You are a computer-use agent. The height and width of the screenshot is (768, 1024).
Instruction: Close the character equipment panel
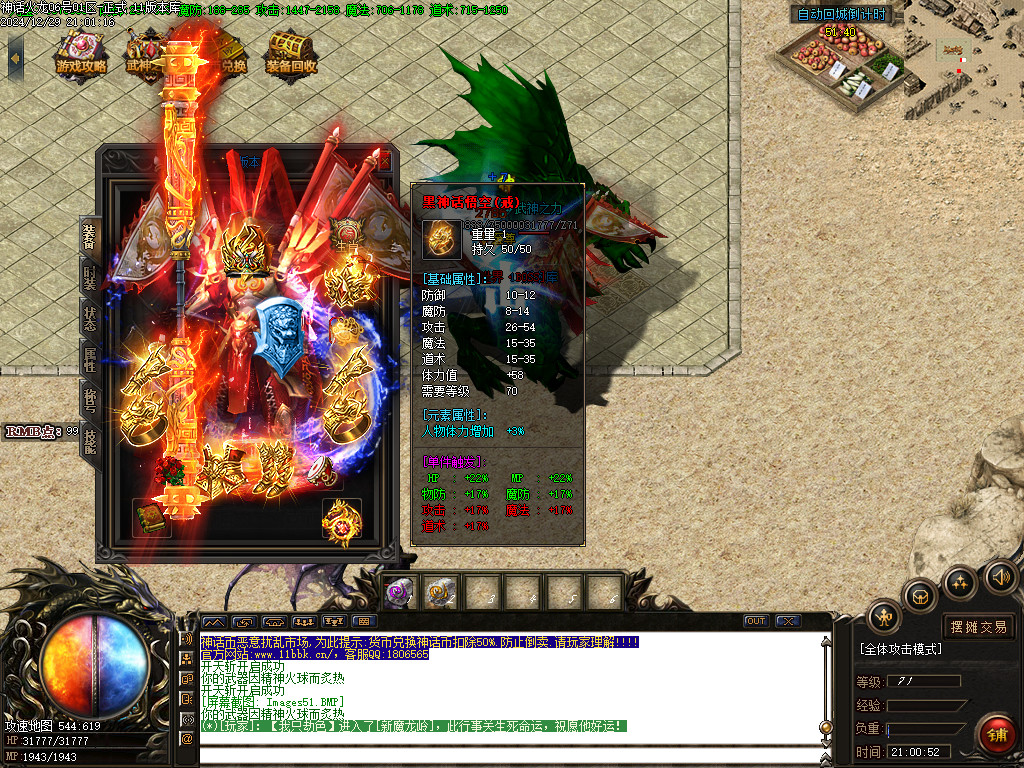[x=384, y=160]
